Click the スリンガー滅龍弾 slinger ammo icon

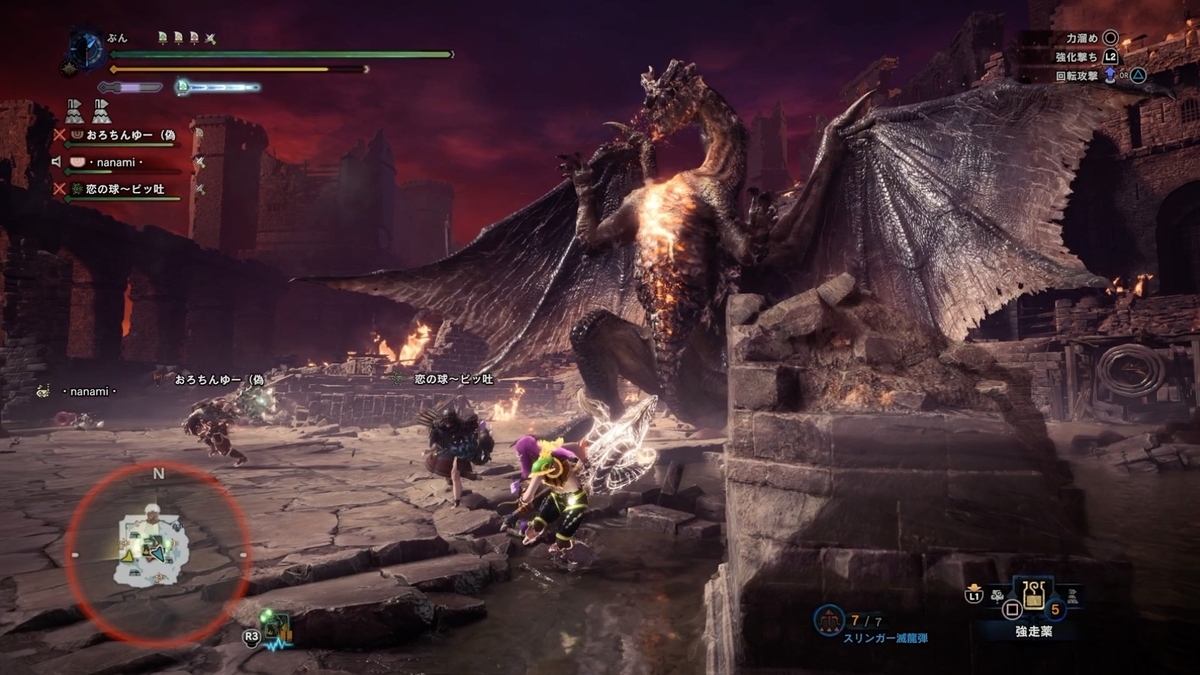pos(829,621)
